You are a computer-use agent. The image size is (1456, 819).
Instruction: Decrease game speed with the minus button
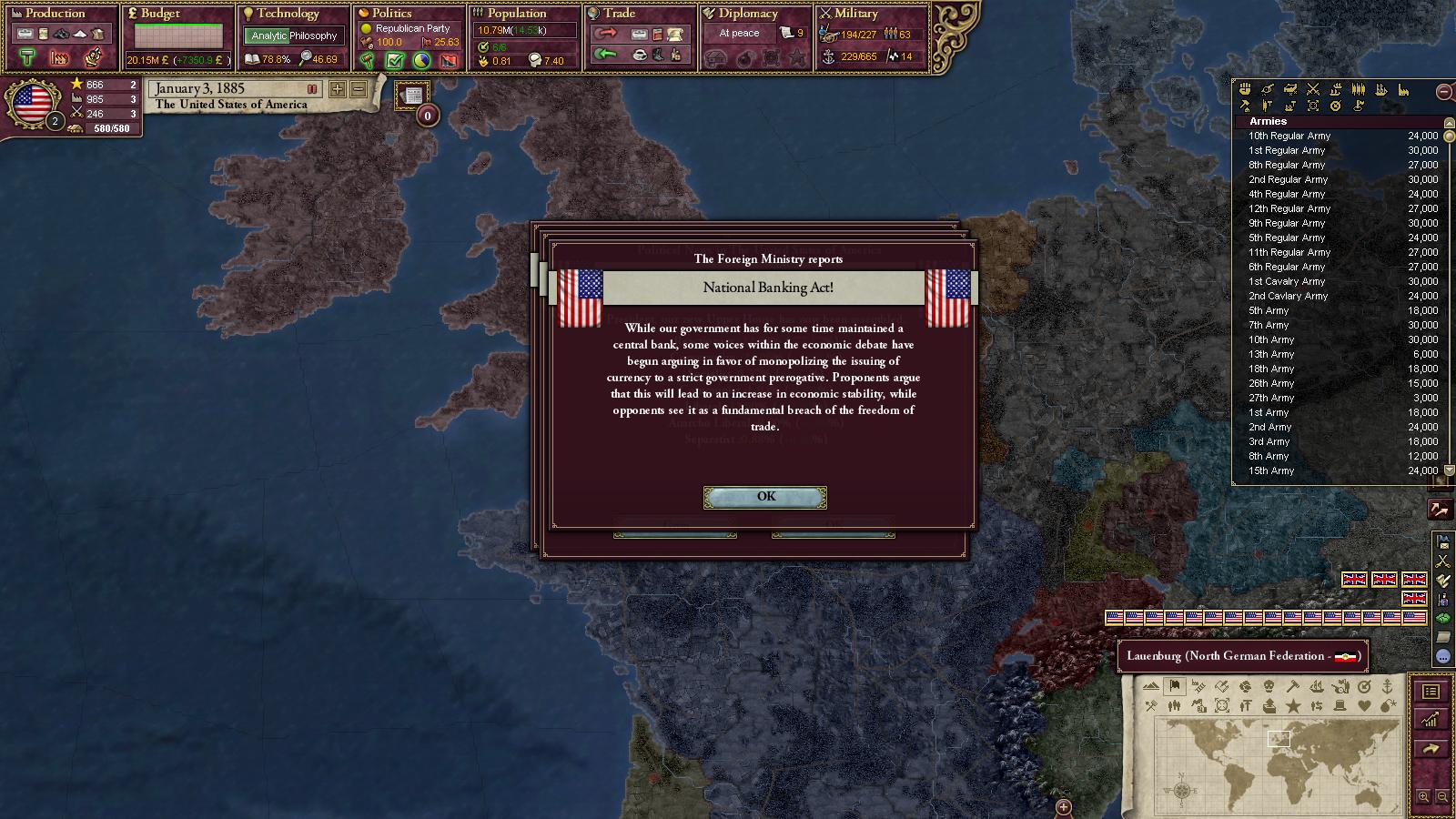point(359,89)
